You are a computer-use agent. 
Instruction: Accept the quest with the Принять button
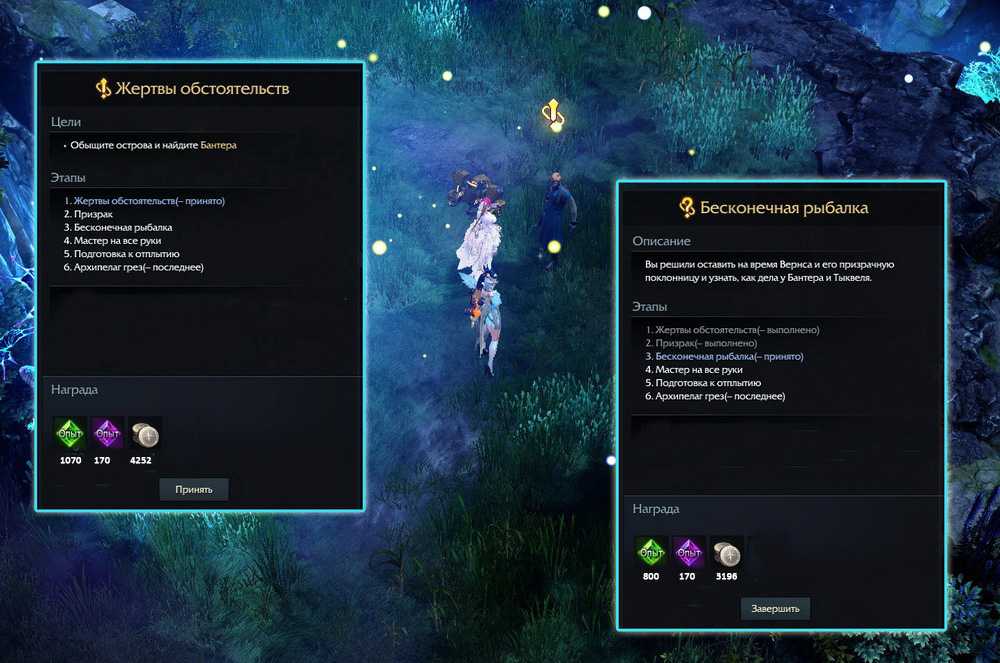click(x=194, y=489)
